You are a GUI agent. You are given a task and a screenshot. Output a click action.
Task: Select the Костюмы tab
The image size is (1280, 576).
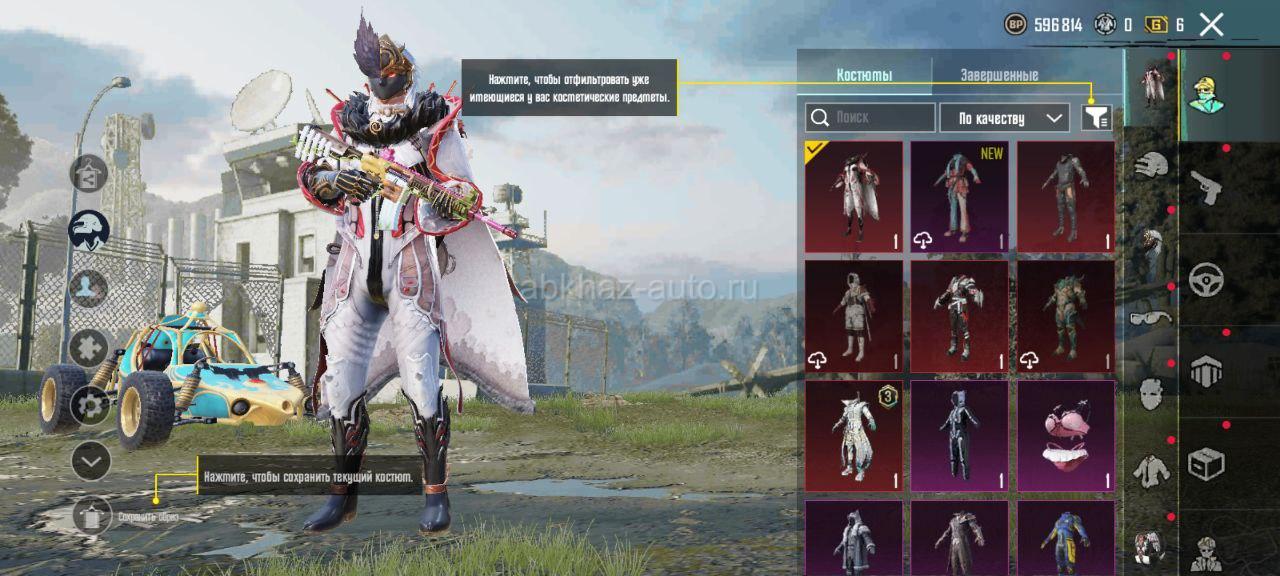[864, 75]
